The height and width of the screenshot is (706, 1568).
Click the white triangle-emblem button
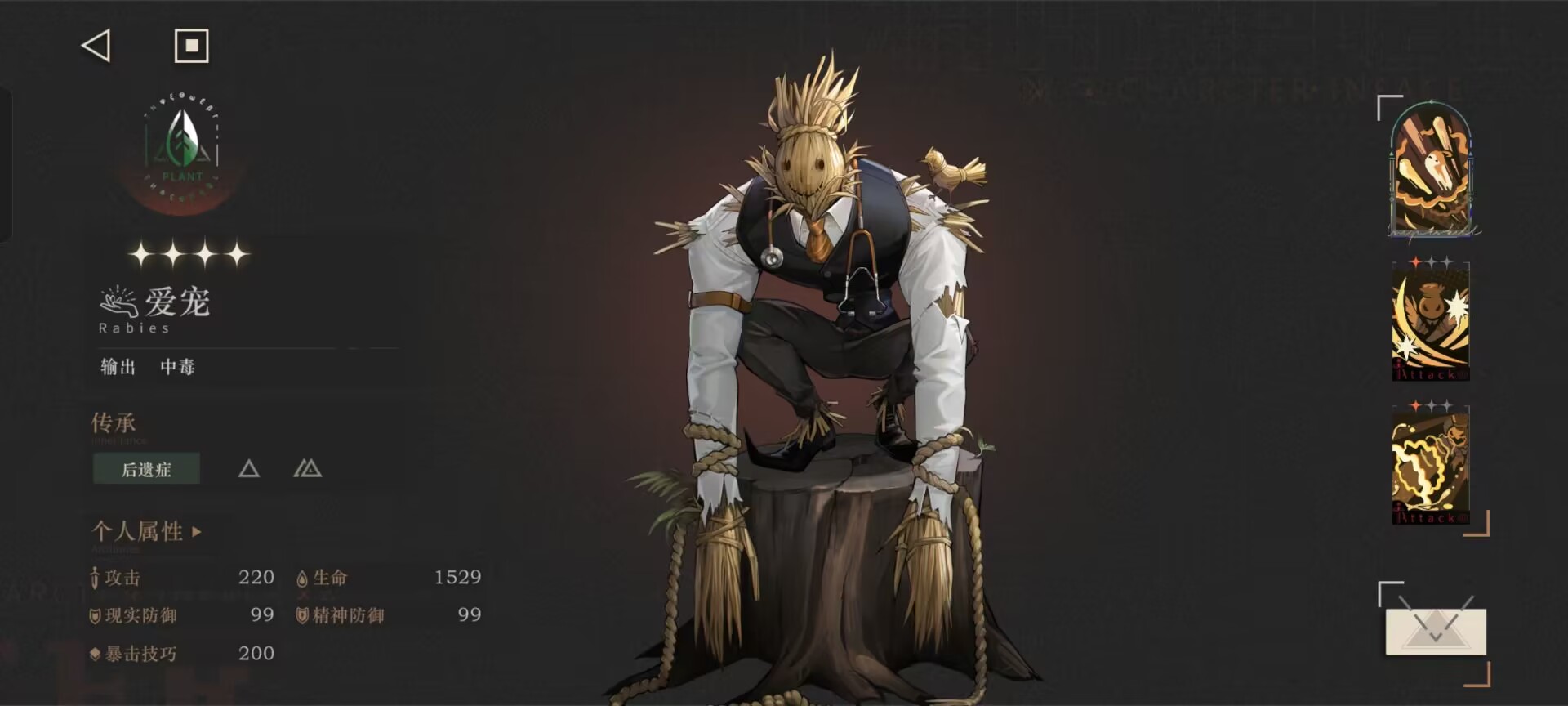click(1435, 631)
